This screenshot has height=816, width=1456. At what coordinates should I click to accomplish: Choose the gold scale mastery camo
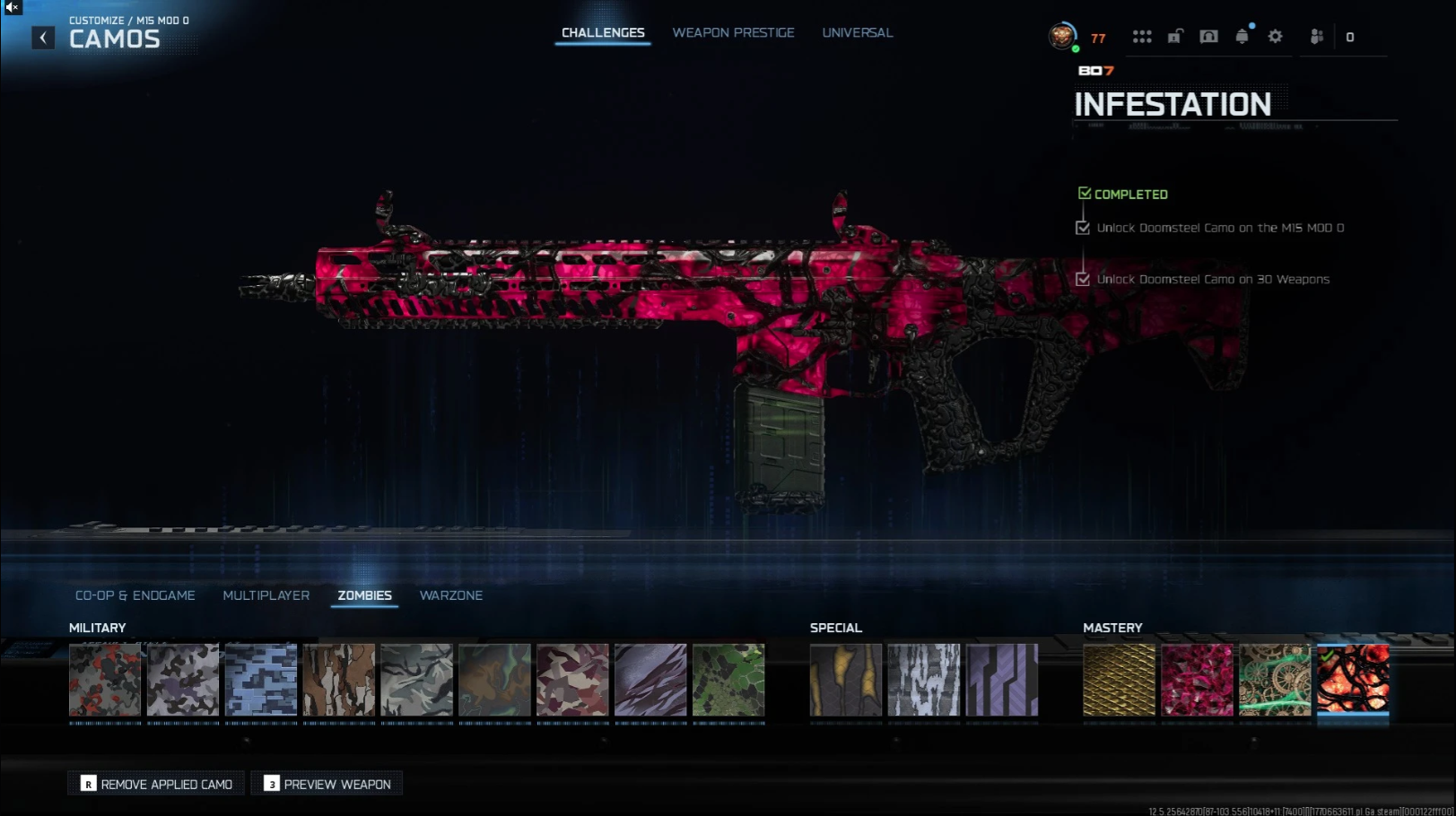click(1119, 680)
